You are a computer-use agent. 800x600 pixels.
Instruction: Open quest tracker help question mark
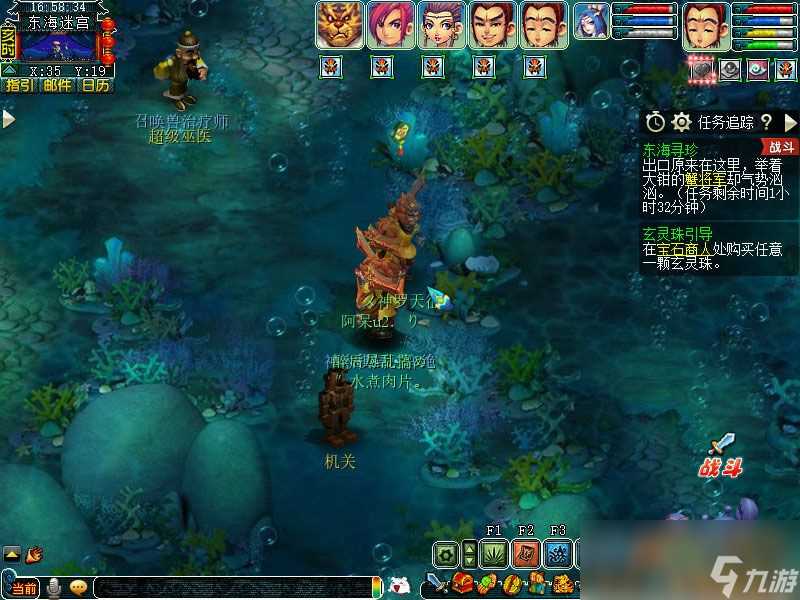click(766, 122)
